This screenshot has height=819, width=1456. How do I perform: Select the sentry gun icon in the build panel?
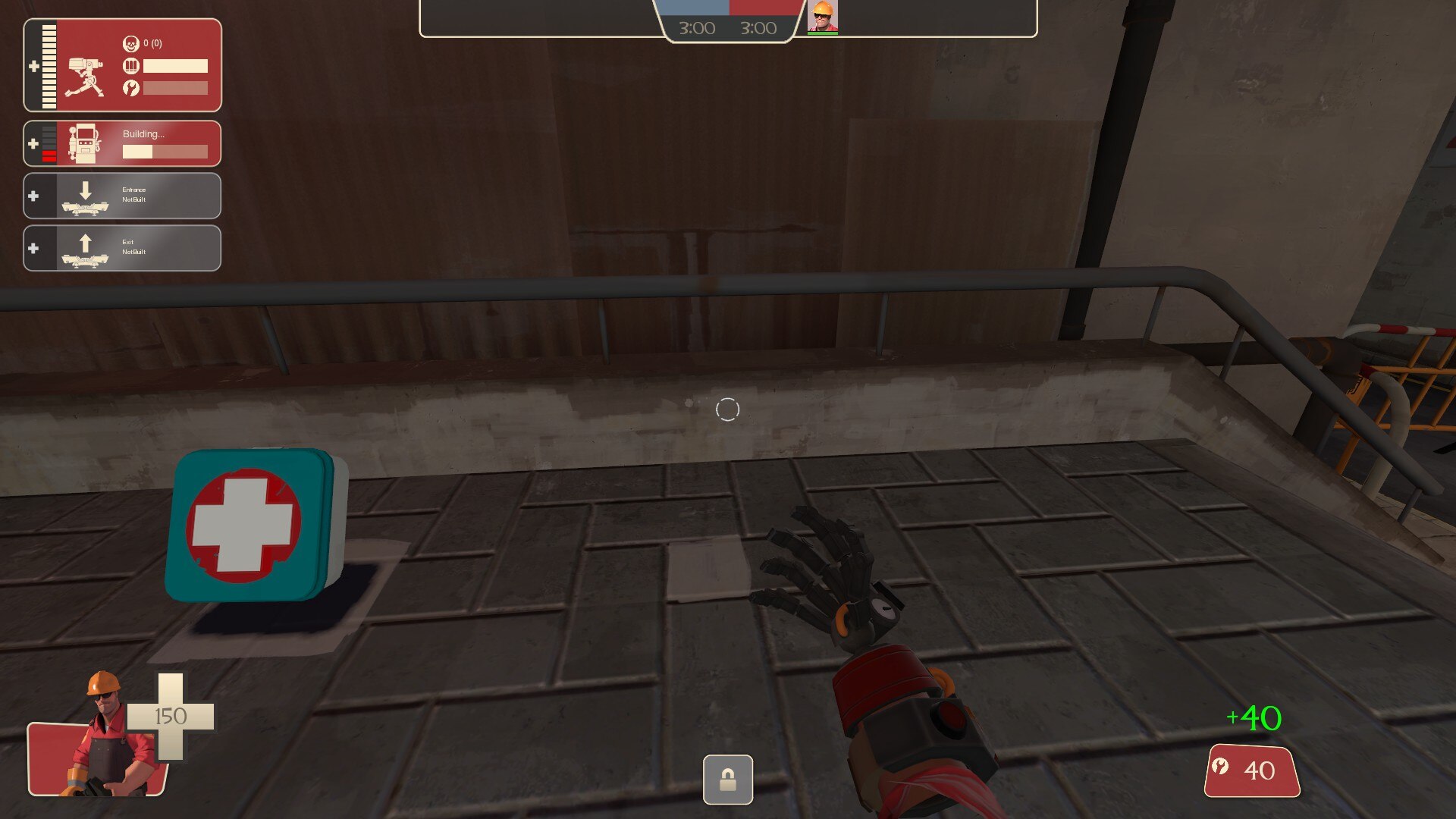coord(86,76)
